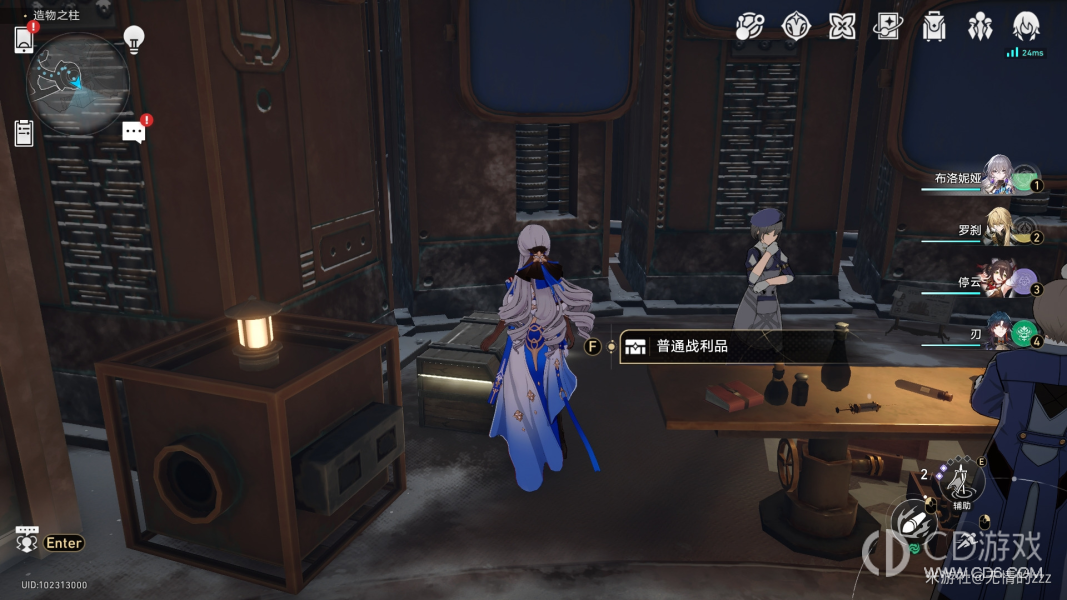Open the team lineup icon
This screenshot has width=1067, height=600.
click(980, 27)
